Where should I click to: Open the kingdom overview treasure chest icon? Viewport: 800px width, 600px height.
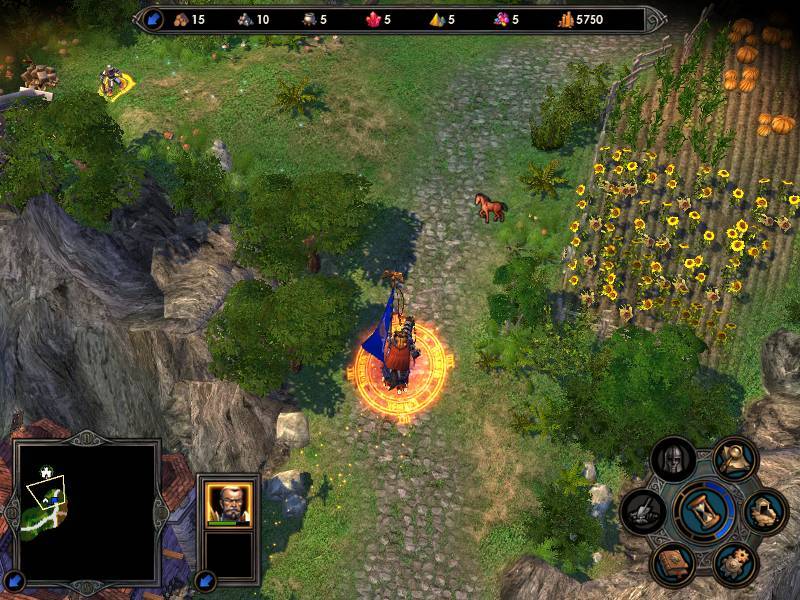(x=766, y=512)
